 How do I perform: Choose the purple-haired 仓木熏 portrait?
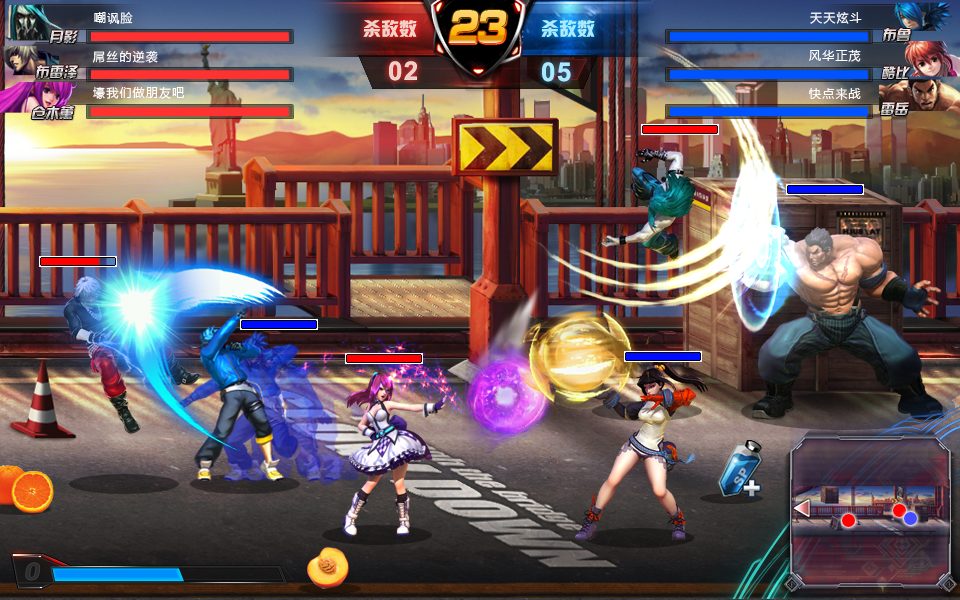click(27, 98)
